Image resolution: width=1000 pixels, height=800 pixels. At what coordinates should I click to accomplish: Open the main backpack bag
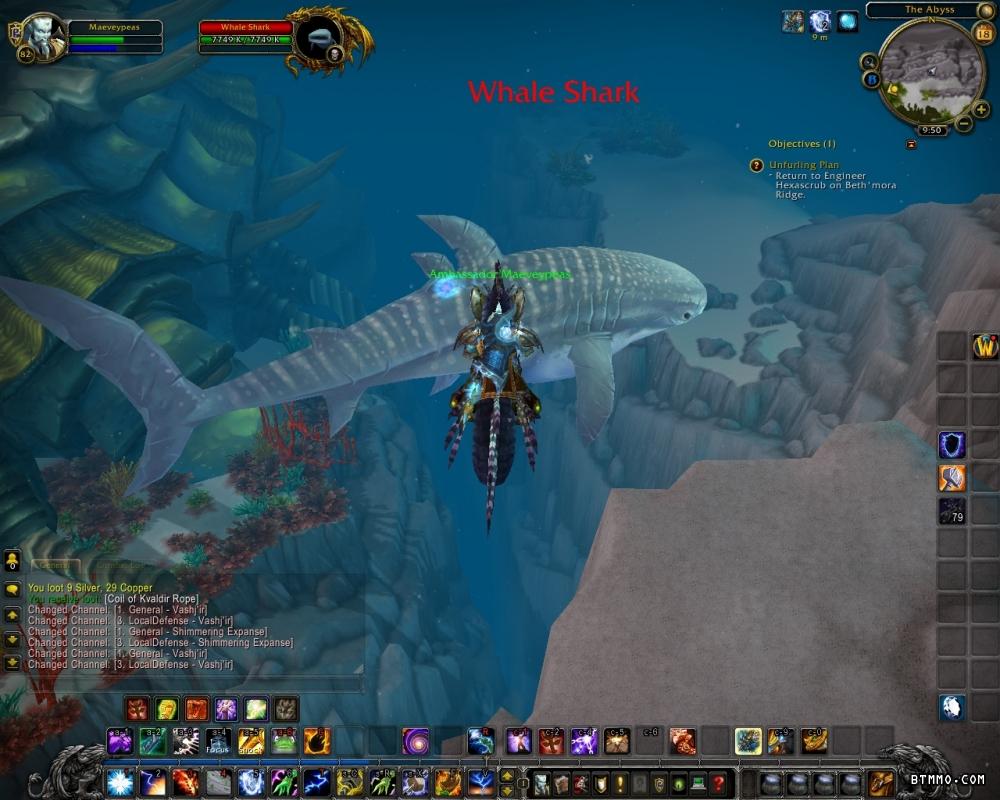[x=880, y=783]
